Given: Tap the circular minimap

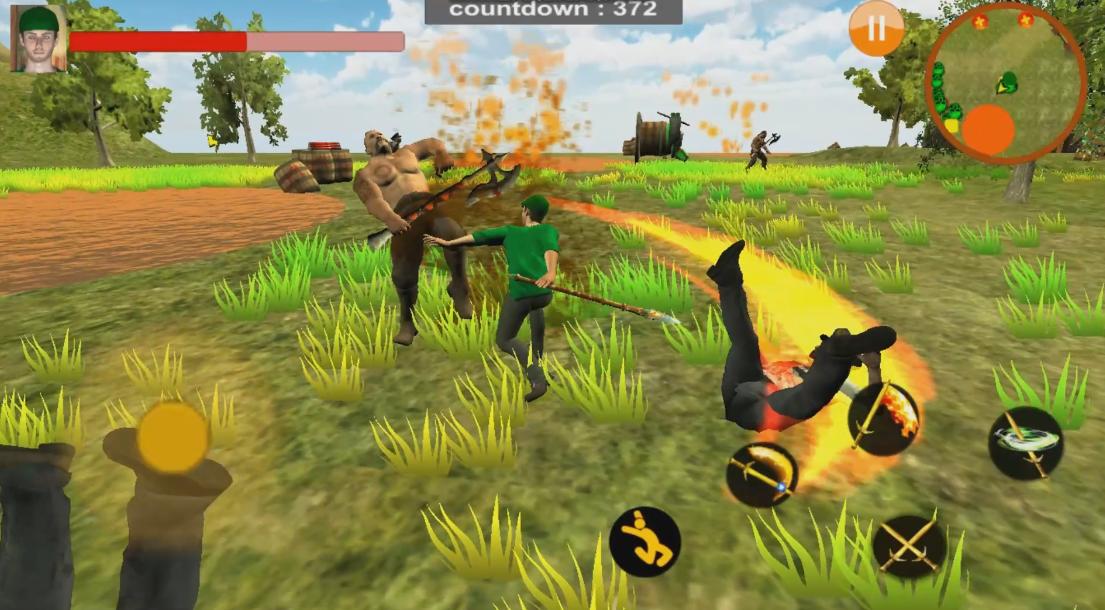Looking at the screenshot, I should (1005, 83).
